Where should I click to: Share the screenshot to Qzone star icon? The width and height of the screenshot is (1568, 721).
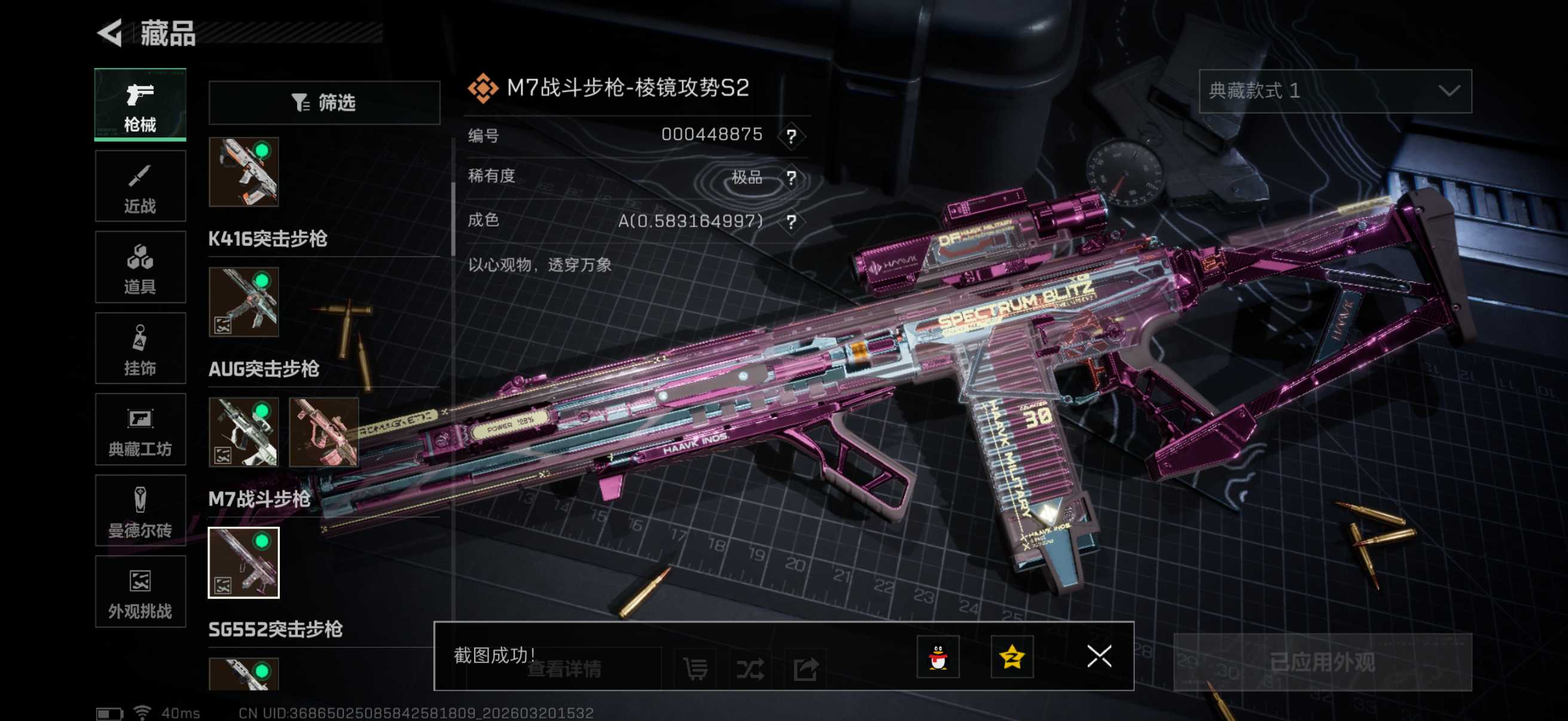point(1012,656)
